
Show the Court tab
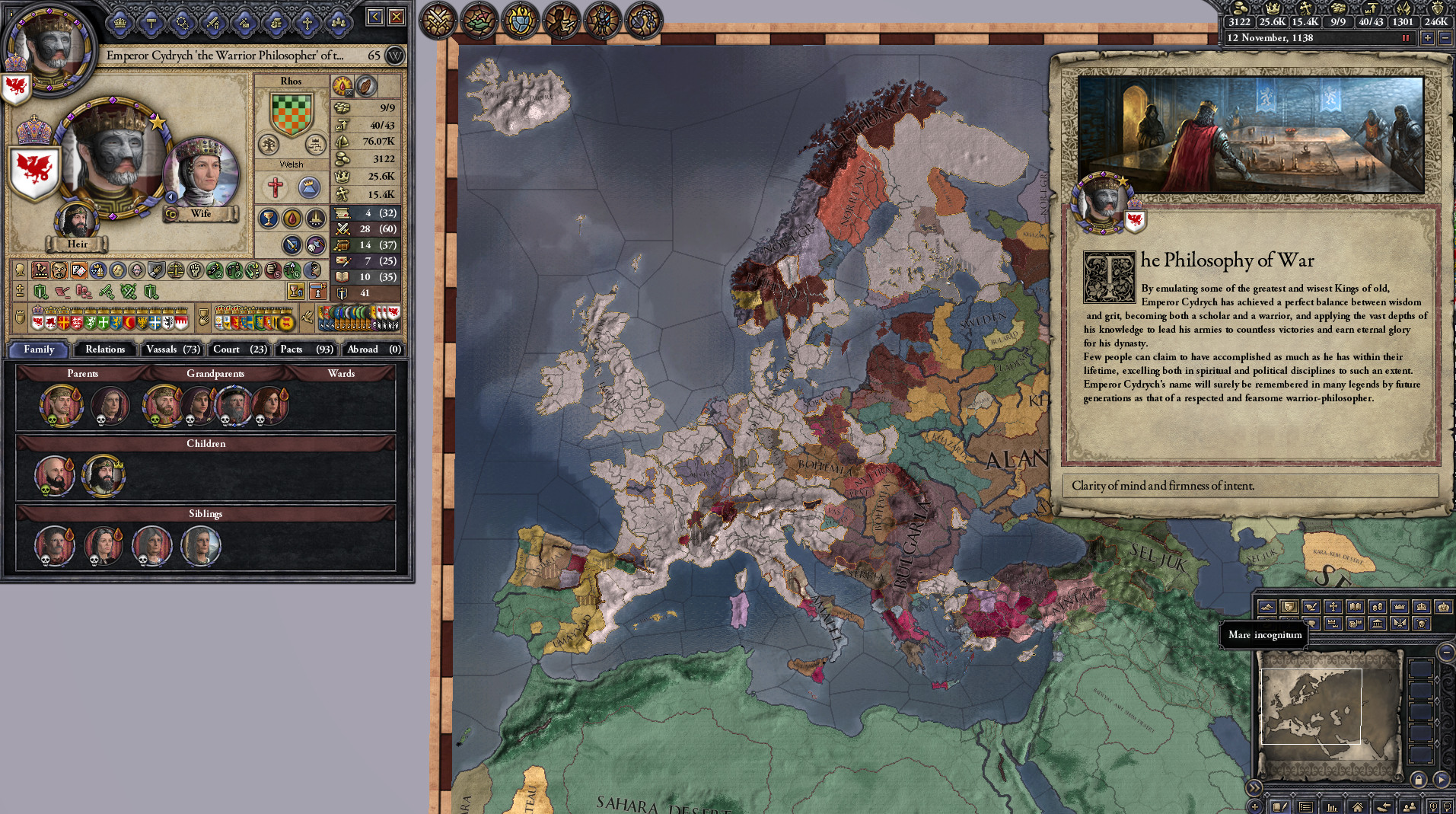pos(239,350)
